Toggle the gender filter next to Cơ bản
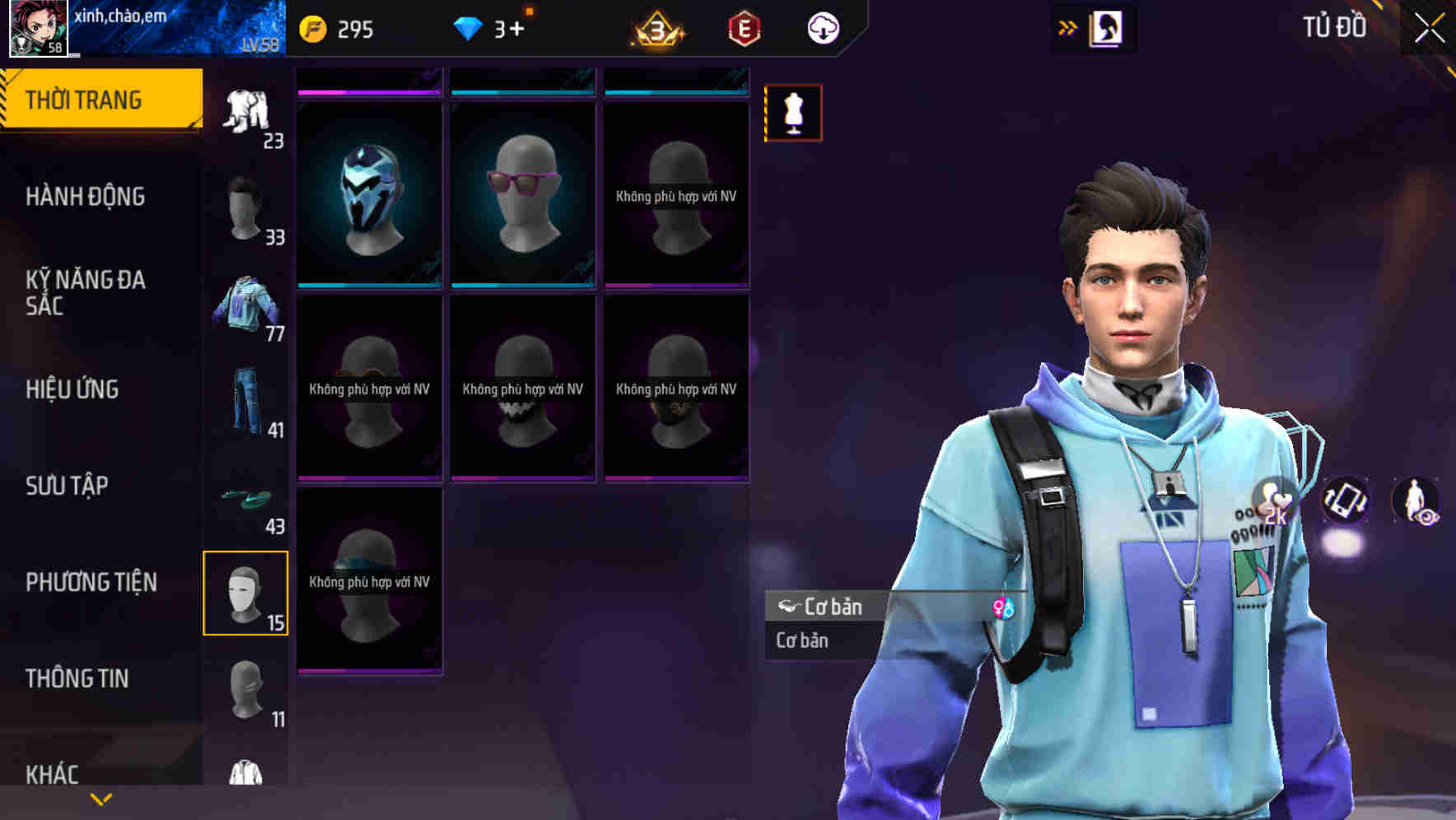 point(1004,609)
